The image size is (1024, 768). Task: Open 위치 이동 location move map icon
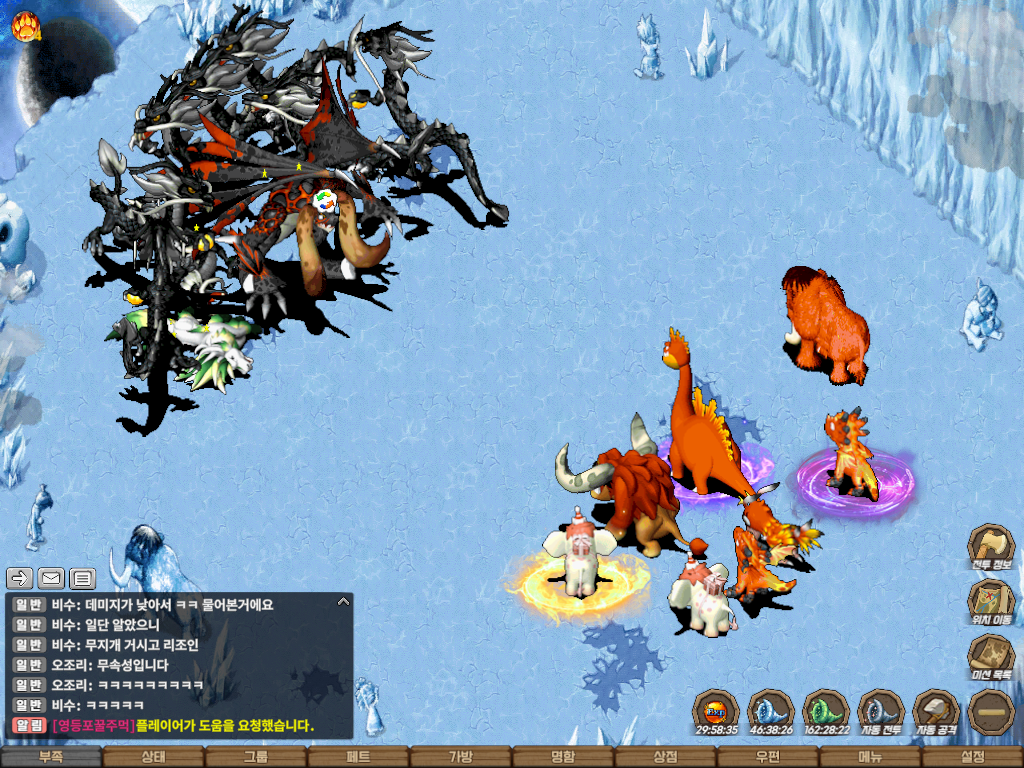tap(991, 600)
